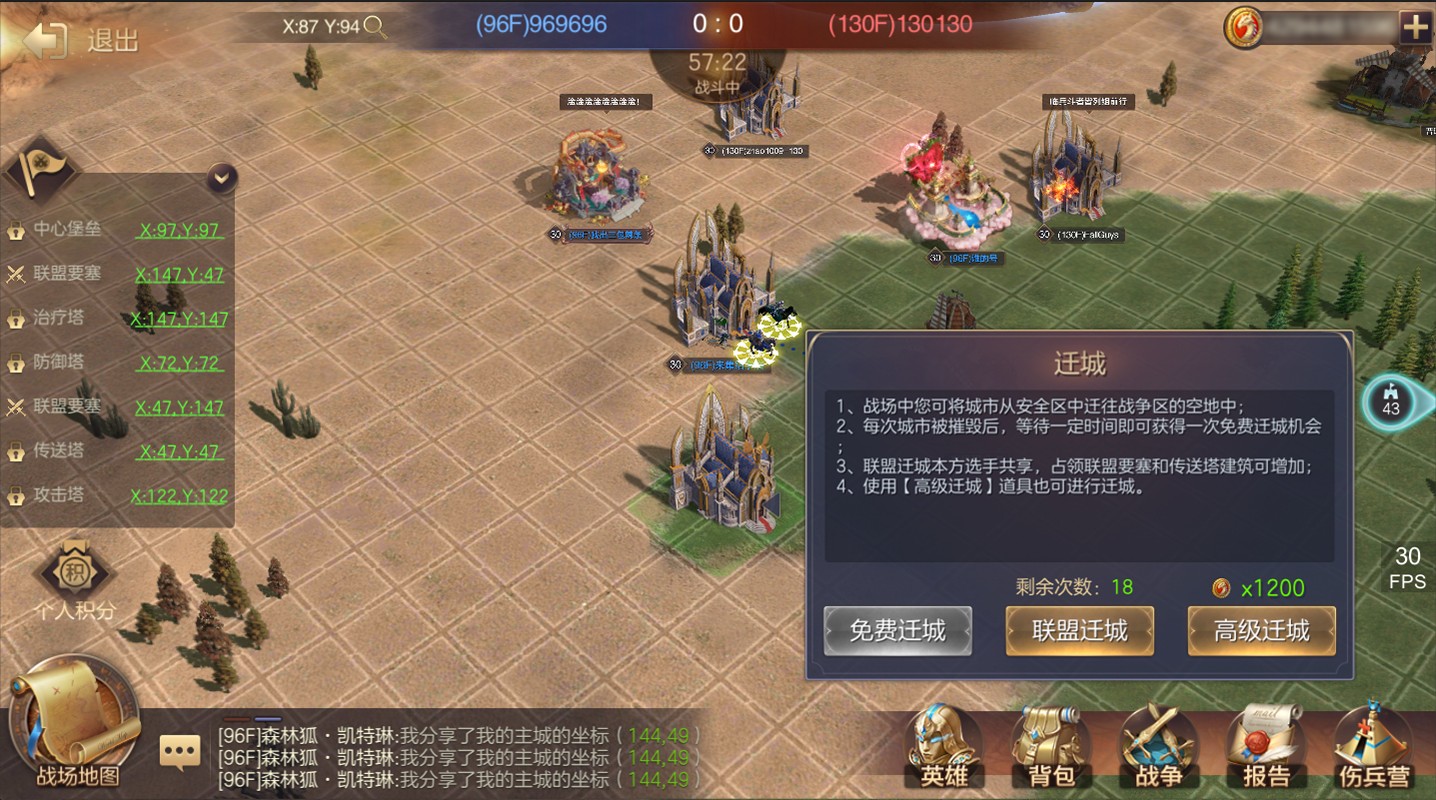1436x800 pixels.
Task: Choose 高级迁城 advanced relocation
Action: (x=1261, y=631)
